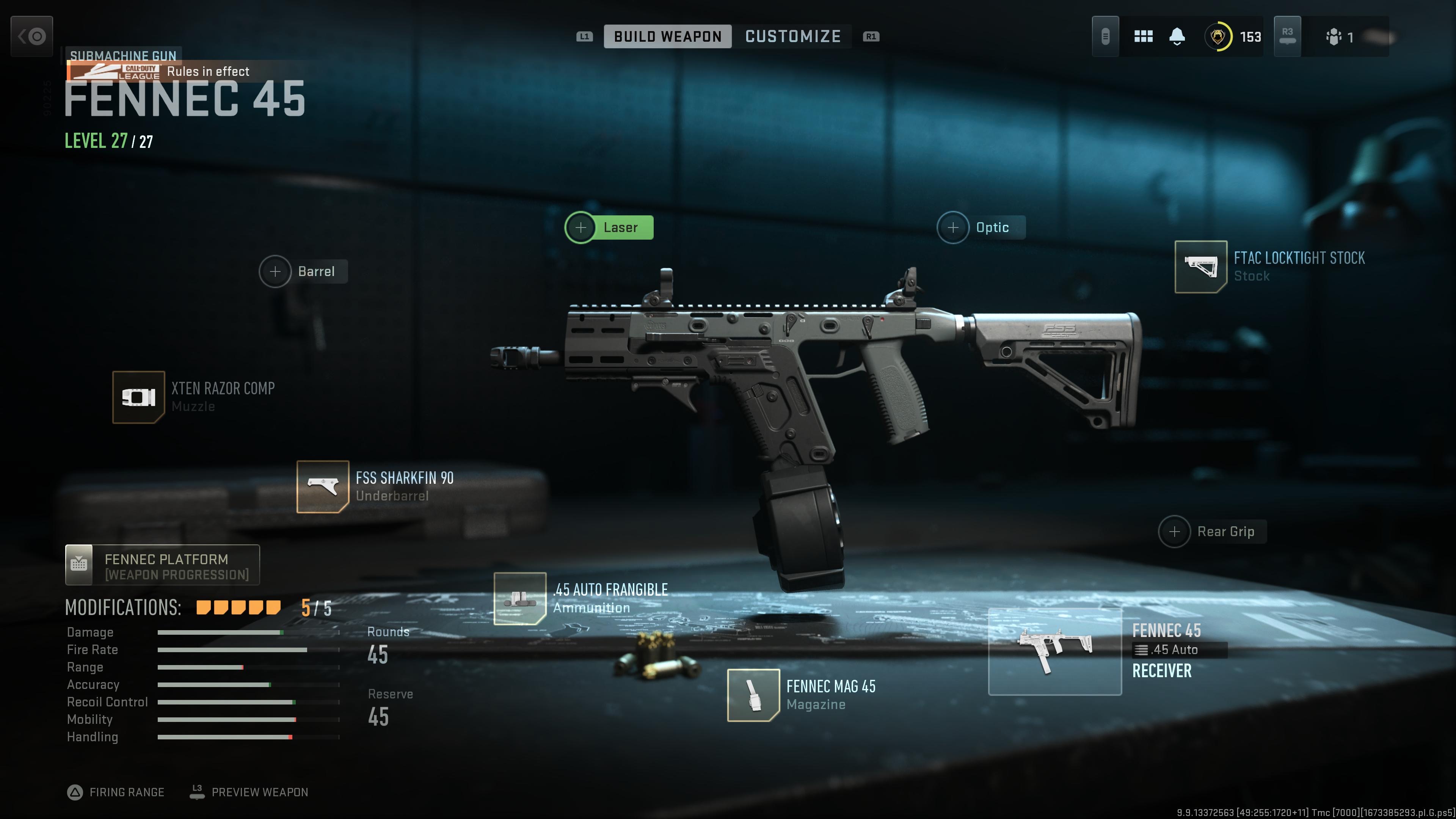Open the grid menu icon
Viewport: 1456px width, 819px height.
1143,37
